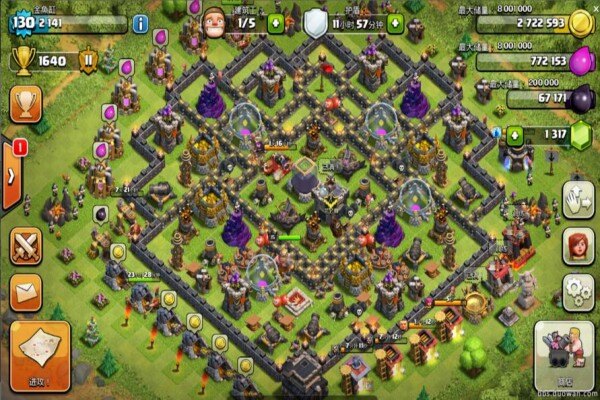
Task: Open the orange trophy leaderboard button
Action: (x=25, y=103)
